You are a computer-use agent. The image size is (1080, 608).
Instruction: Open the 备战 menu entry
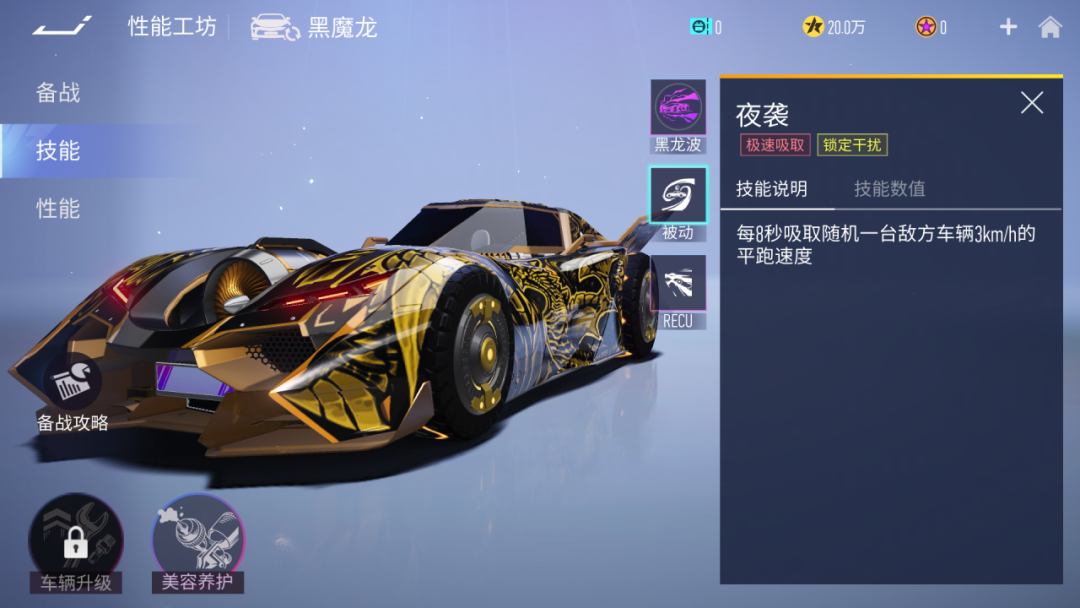[58, 93]
